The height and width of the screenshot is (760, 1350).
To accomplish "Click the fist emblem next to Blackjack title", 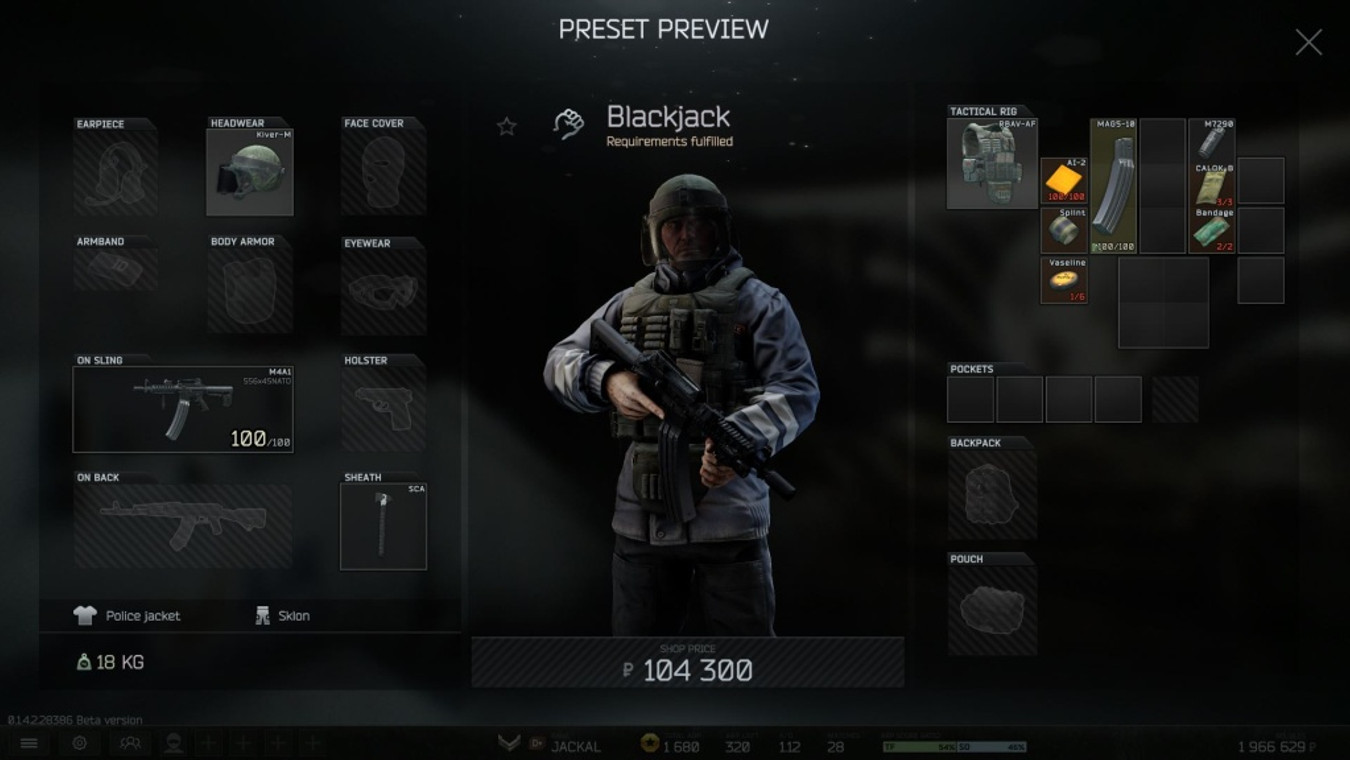I will pos(568,124).
